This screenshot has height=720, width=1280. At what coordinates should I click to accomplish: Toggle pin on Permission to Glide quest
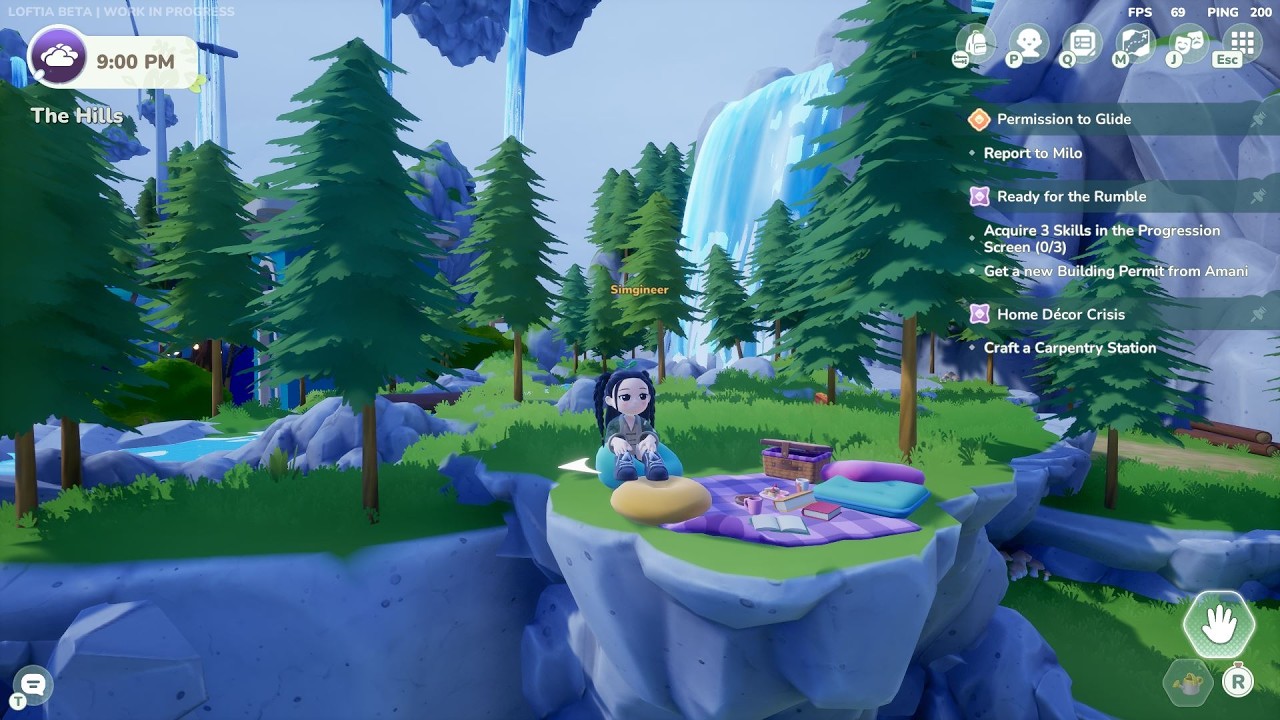coord(1258,119)
